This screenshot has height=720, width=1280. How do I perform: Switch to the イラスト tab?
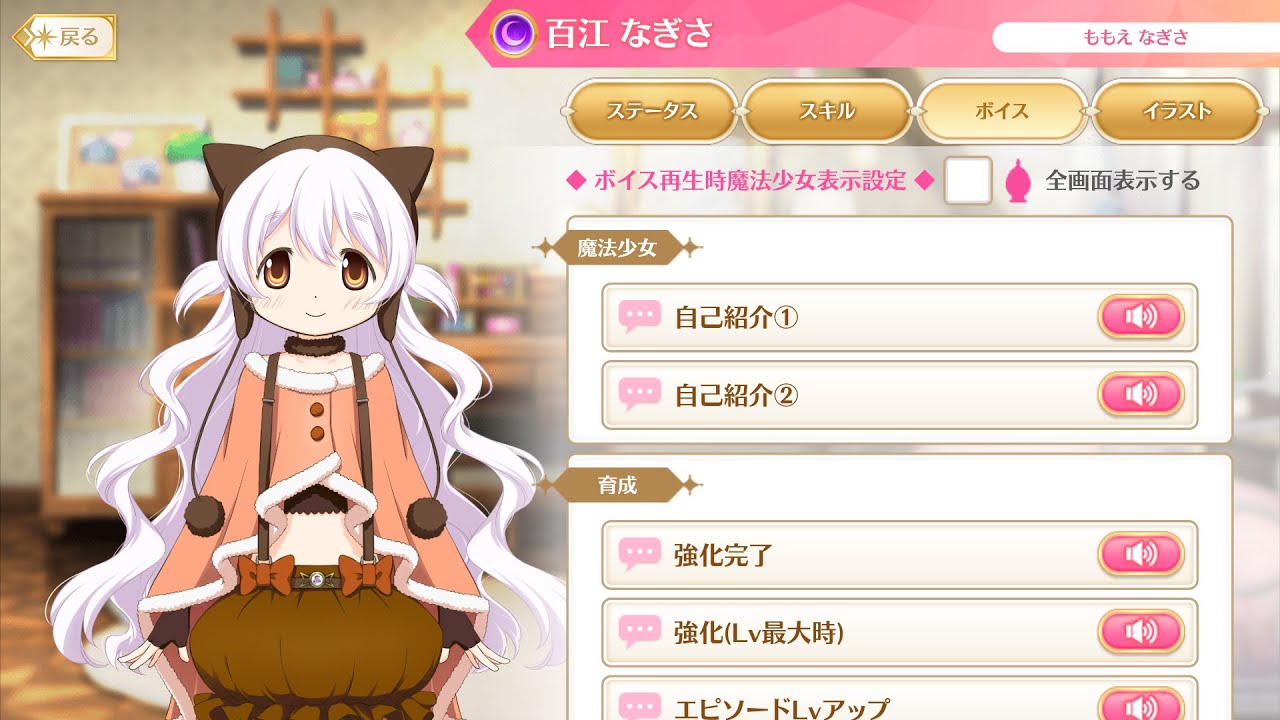(1177, 113)
